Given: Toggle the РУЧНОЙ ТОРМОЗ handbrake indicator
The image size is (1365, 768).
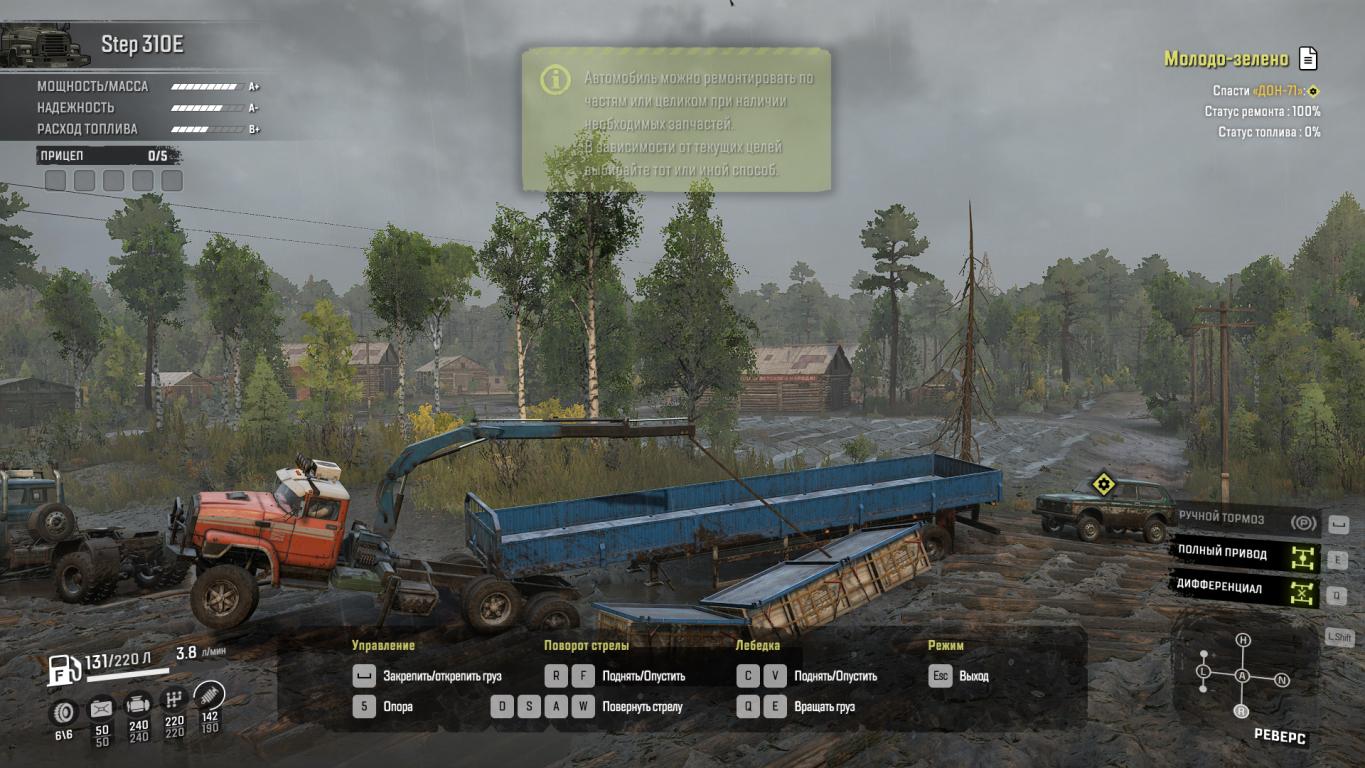Looking at the screenshot, I should pos(1302,522).
